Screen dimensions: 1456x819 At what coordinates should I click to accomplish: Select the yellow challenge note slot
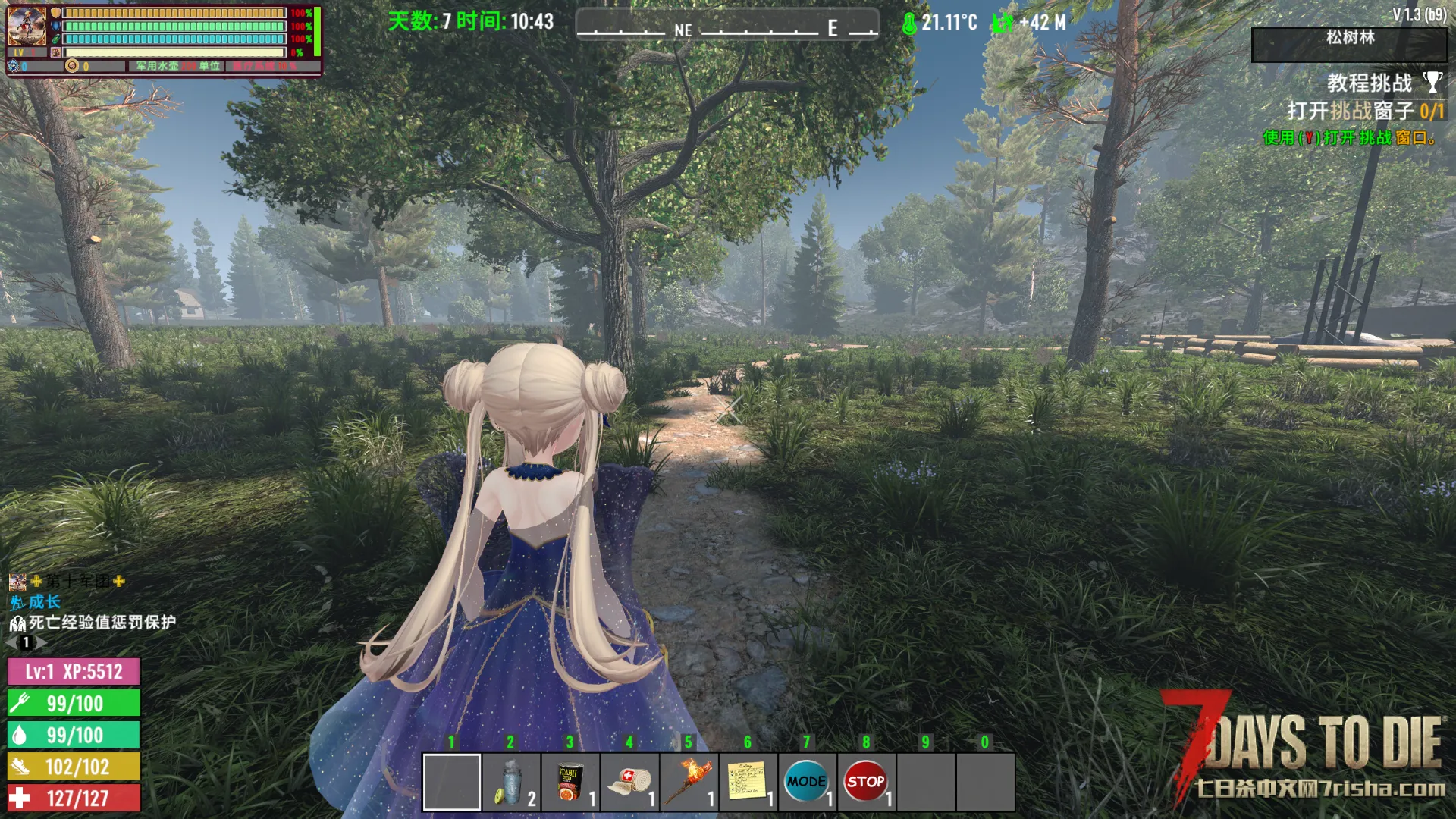coord(748,782)
